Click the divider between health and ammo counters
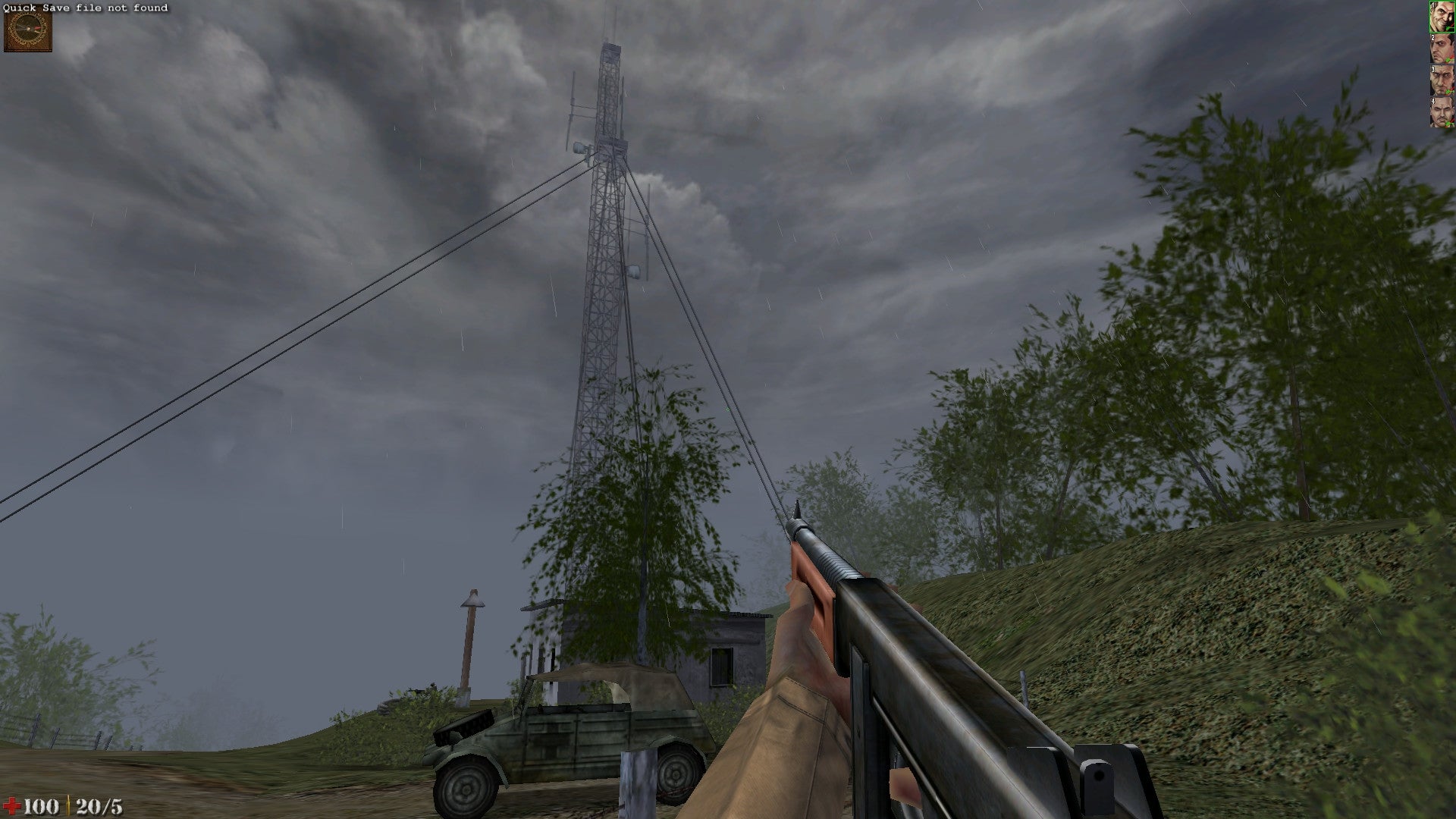 coord(69,804)
